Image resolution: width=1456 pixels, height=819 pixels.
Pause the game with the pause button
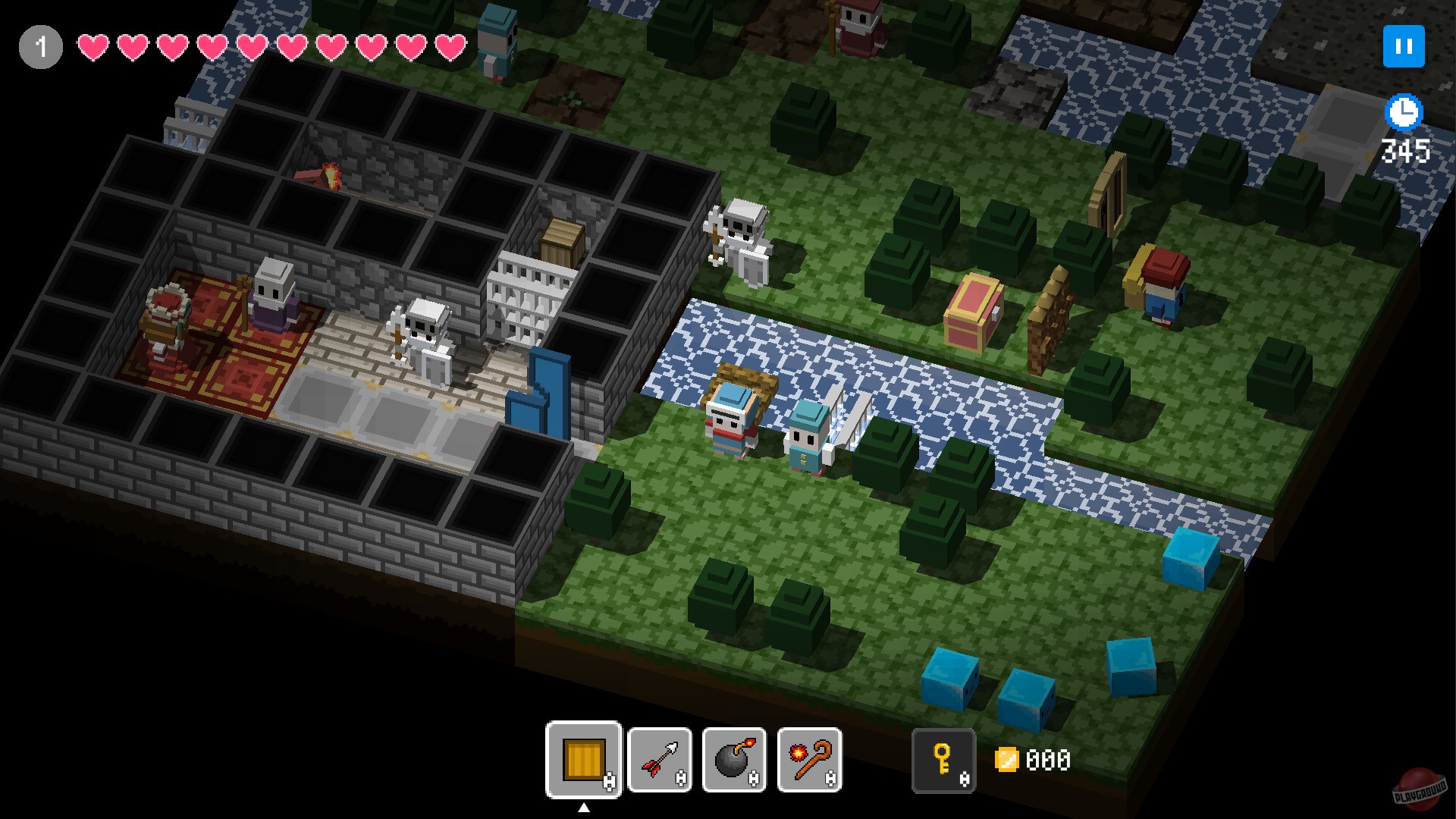tap(1403, 47)
